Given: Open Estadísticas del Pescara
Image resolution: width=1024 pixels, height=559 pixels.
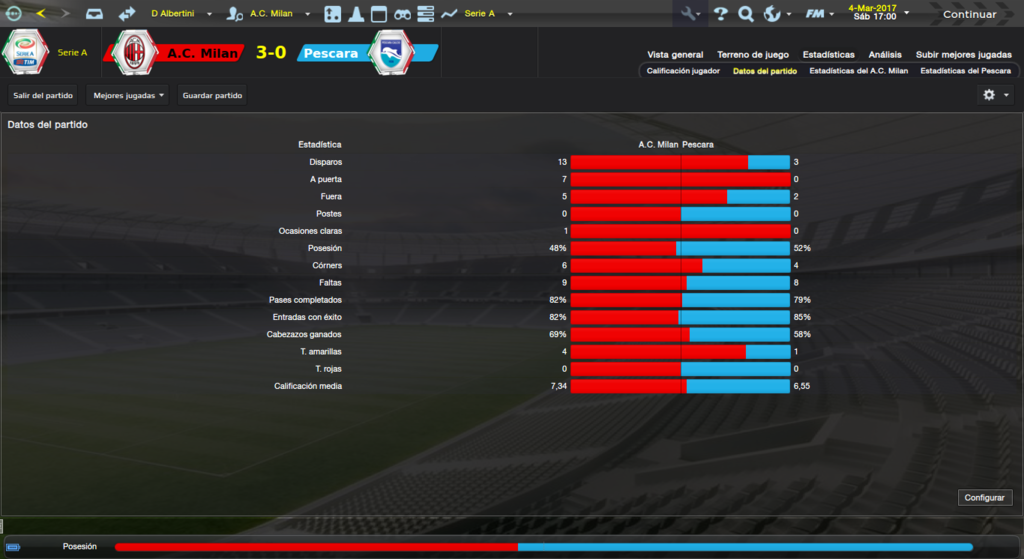Looking at the screenshot, I should tap(965, 71).
